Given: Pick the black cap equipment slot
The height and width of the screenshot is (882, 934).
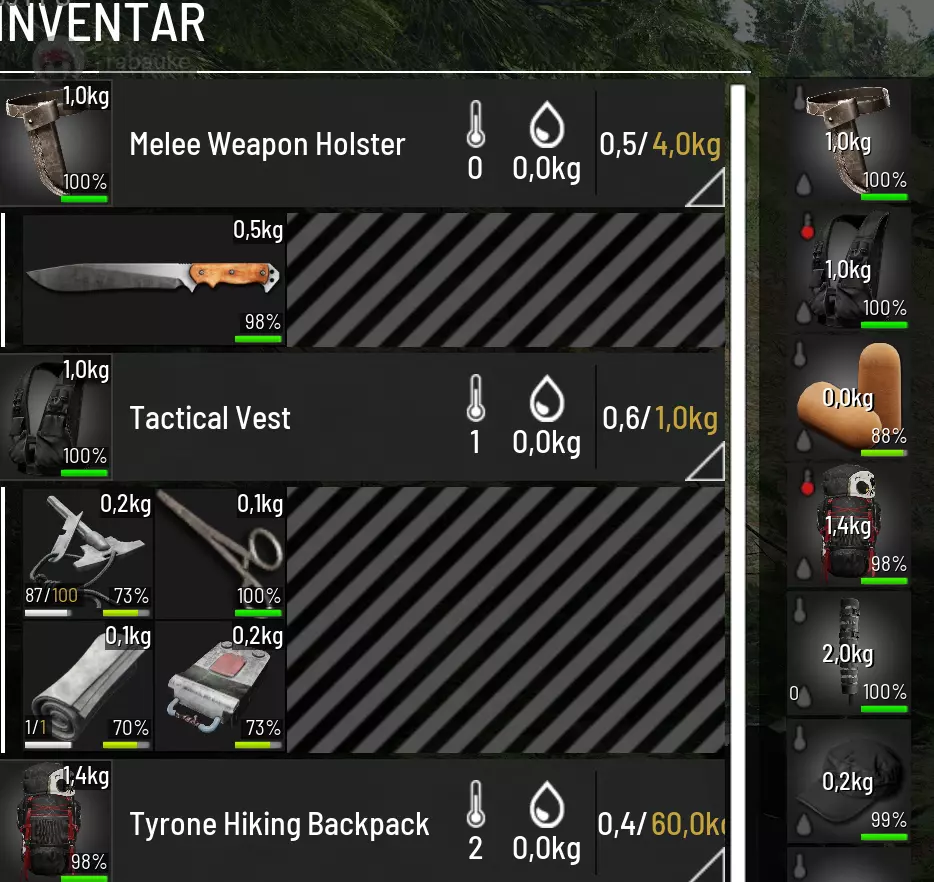Looking at the screenshot, I should pos(848,782).
